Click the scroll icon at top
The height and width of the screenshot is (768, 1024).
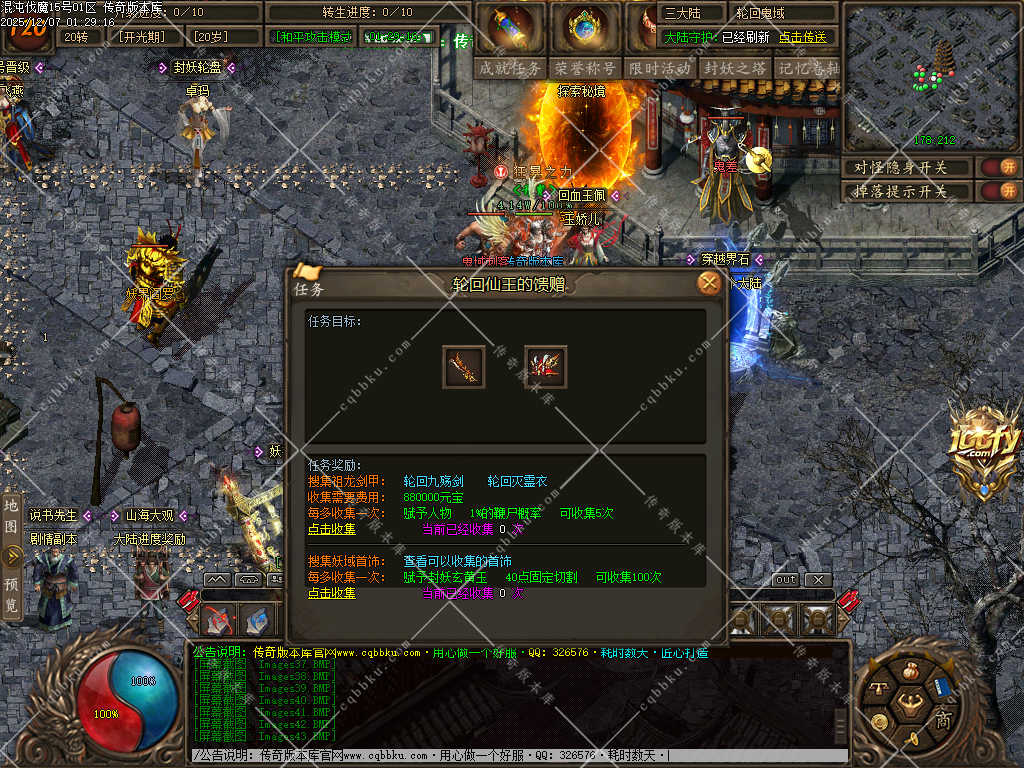pos(512,27)
